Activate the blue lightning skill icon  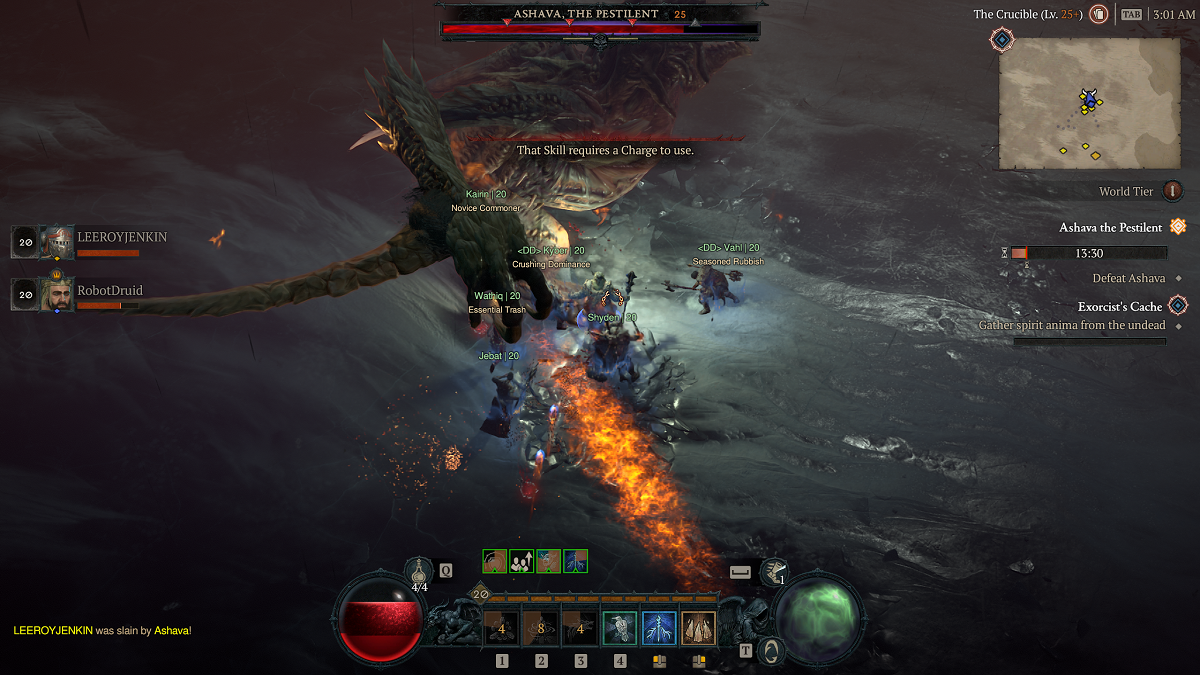point(659,628)
